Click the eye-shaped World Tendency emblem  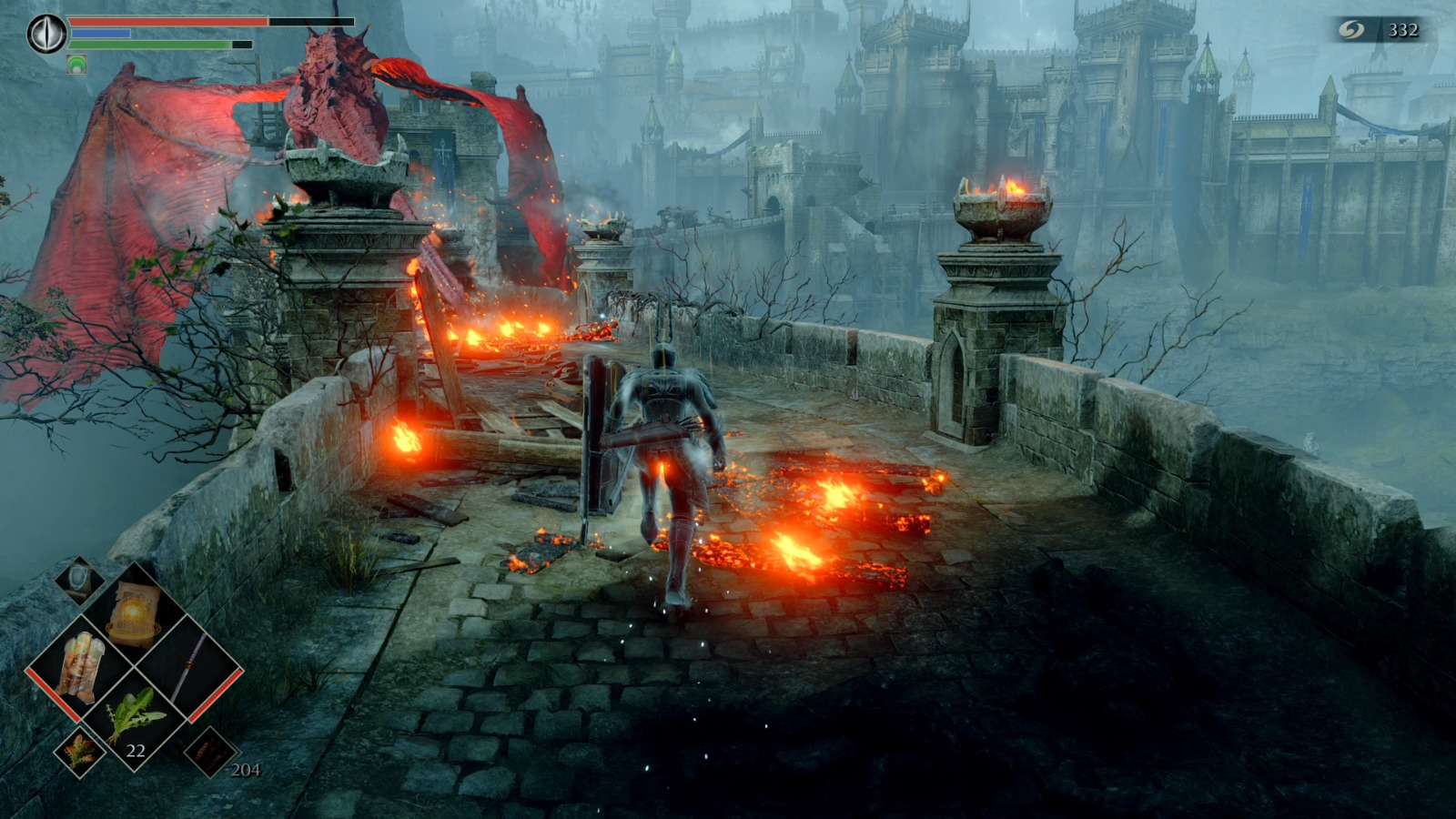point(47,33)
